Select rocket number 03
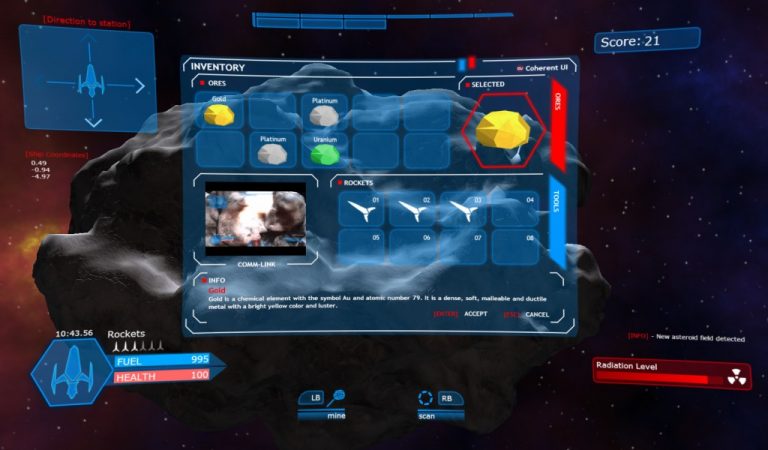Viewport: 768px width, 450px height. click(463, 209)
